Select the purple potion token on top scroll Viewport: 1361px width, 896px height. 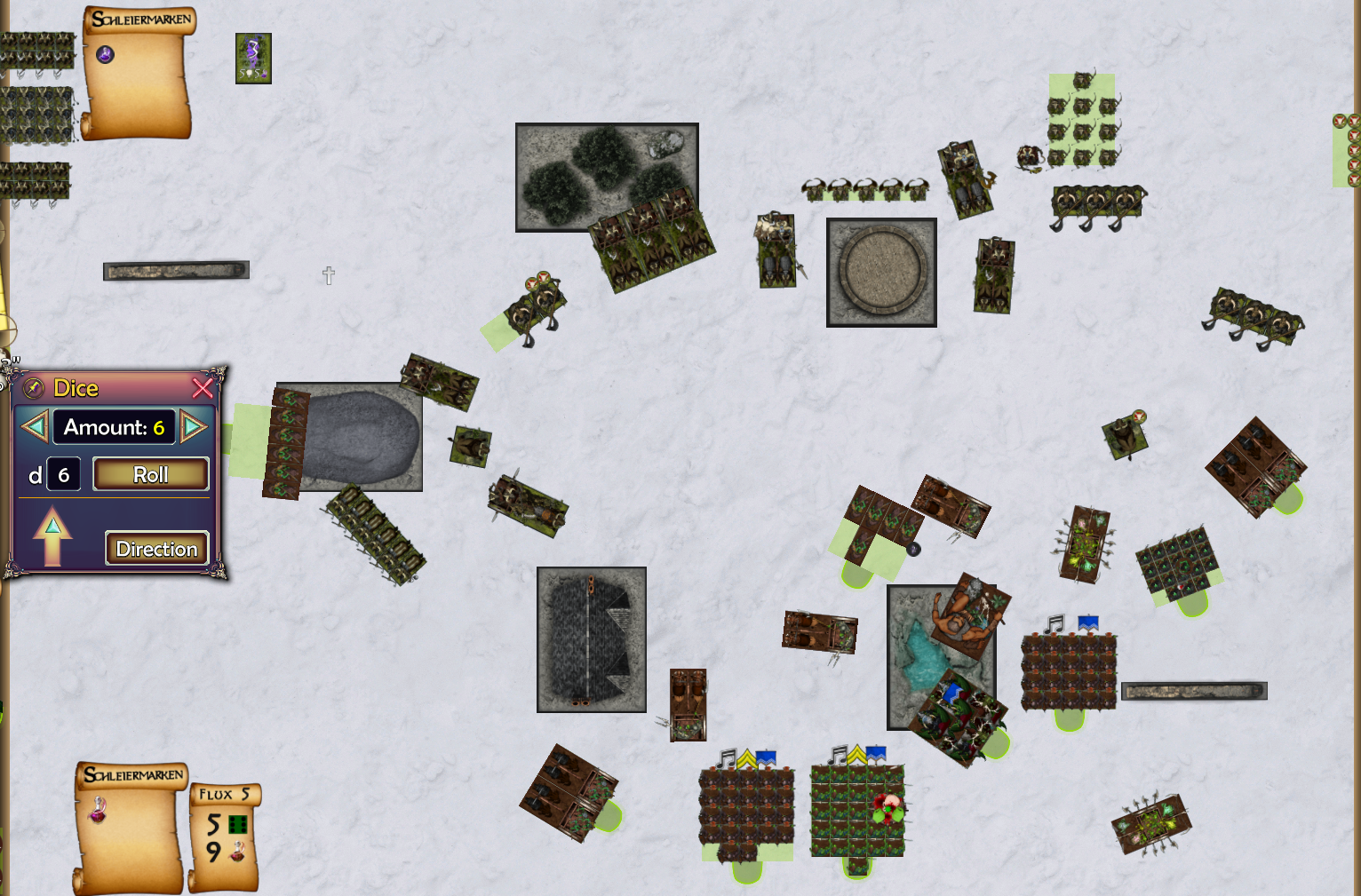(x=105, y=55)
